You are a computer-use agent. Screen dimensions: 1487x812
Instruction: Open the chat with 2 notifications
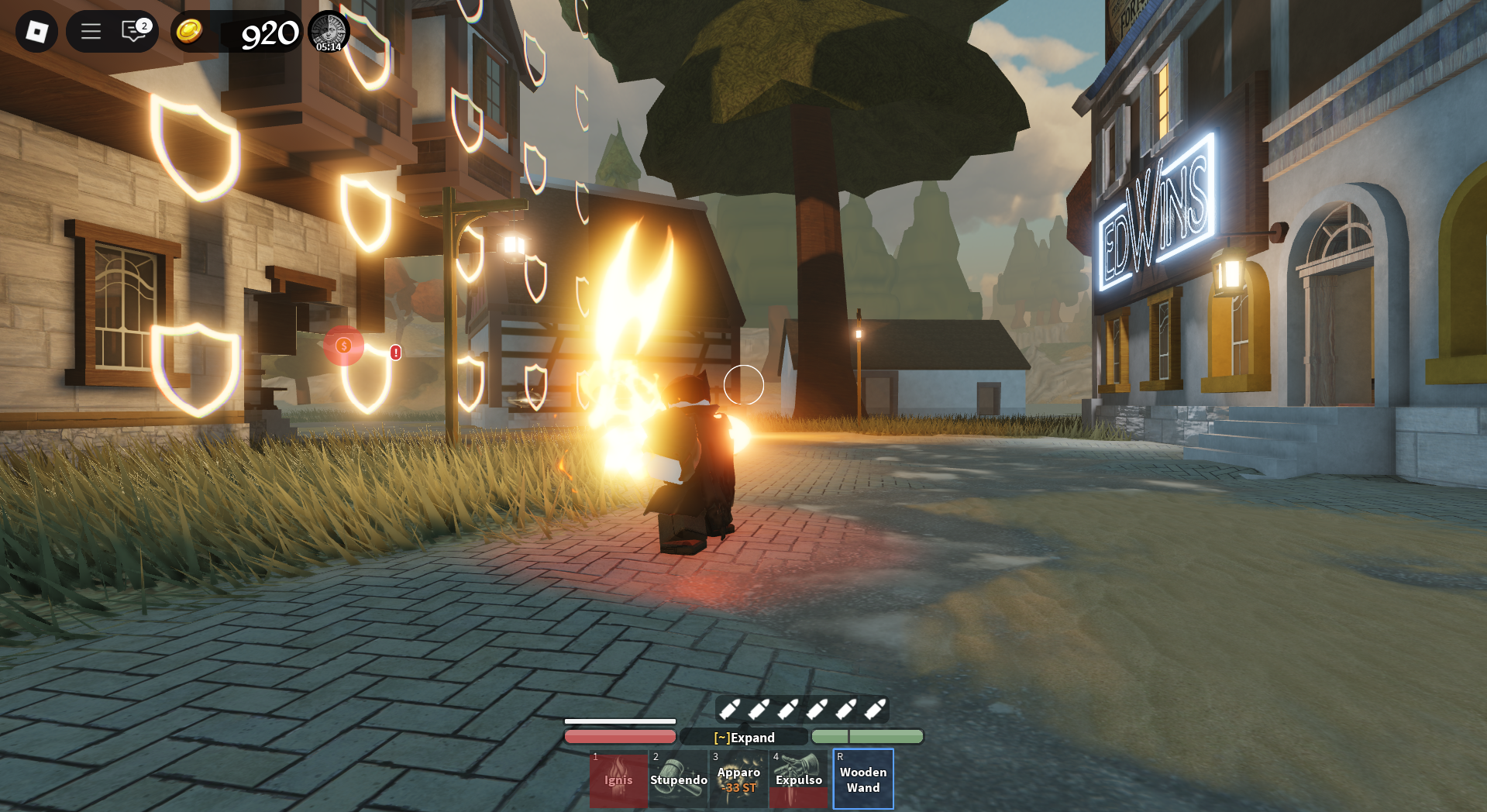(x=135, y=31)
